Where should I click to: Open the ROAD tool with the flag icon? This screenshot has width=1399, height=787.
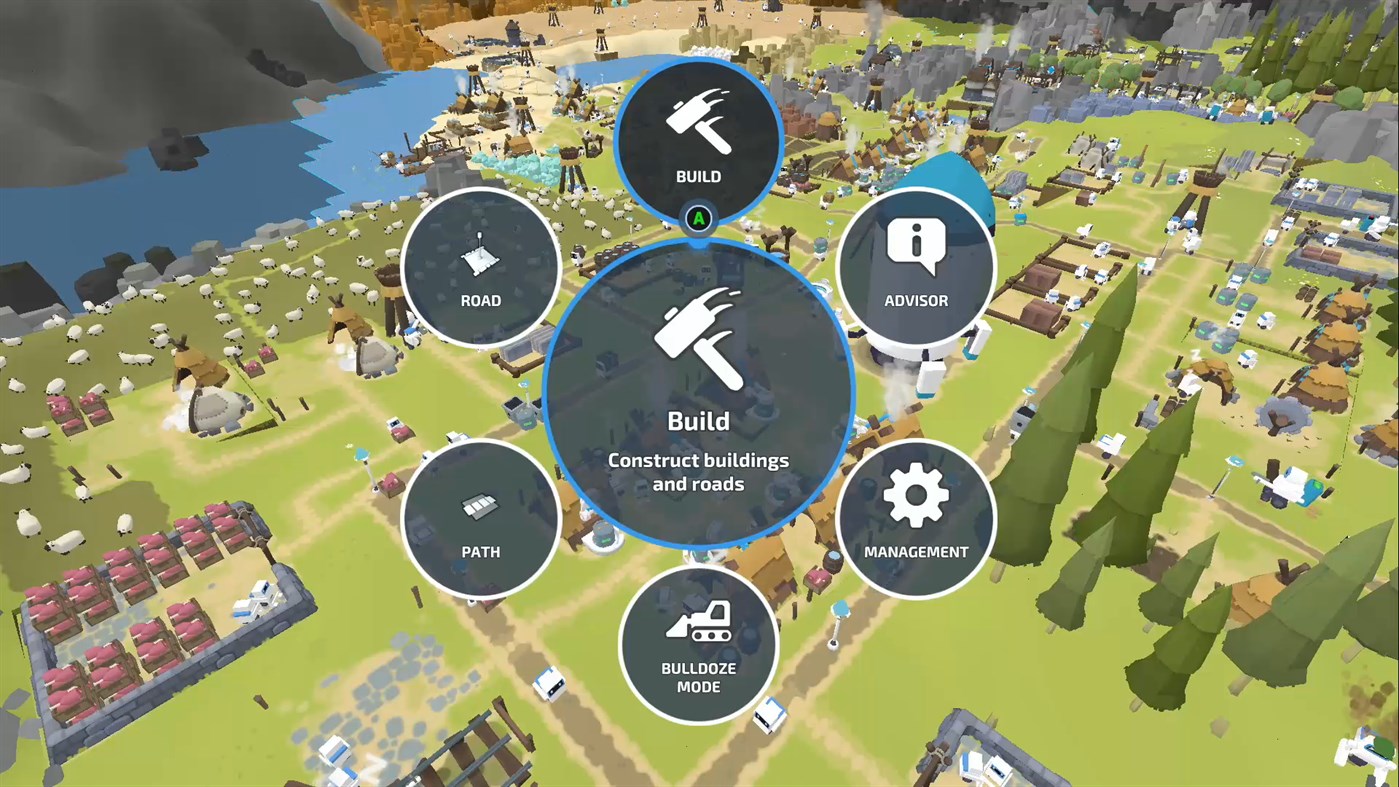tap(480, 260)
